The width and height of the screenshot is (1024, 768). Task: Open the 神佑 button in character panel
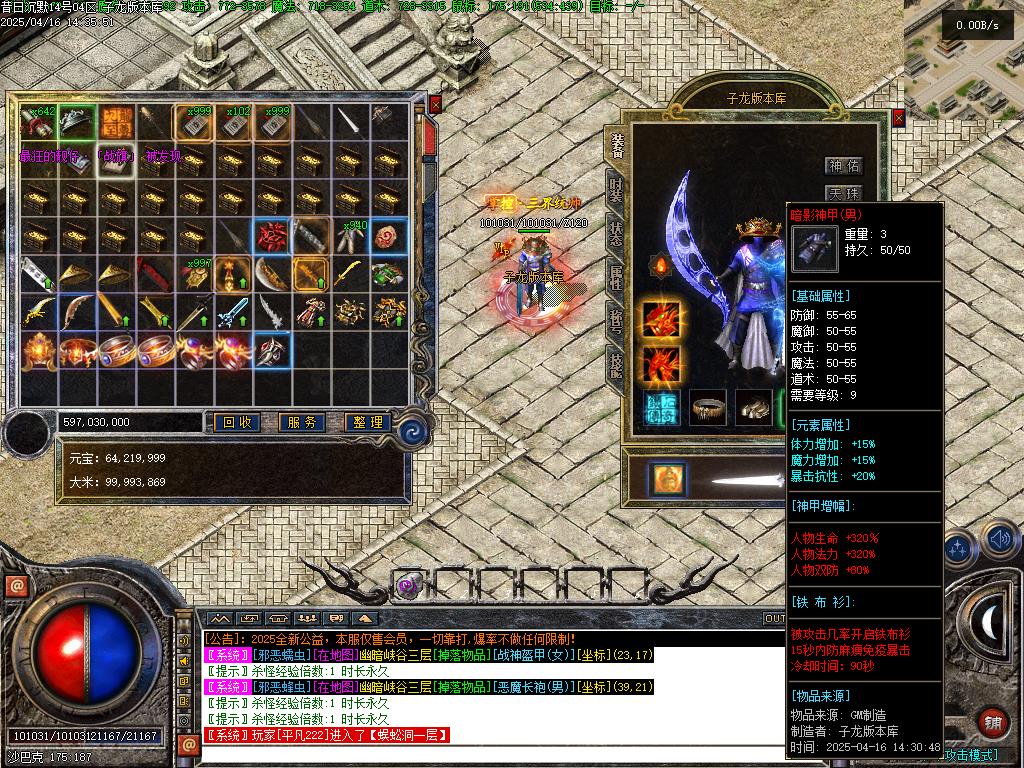843,166
